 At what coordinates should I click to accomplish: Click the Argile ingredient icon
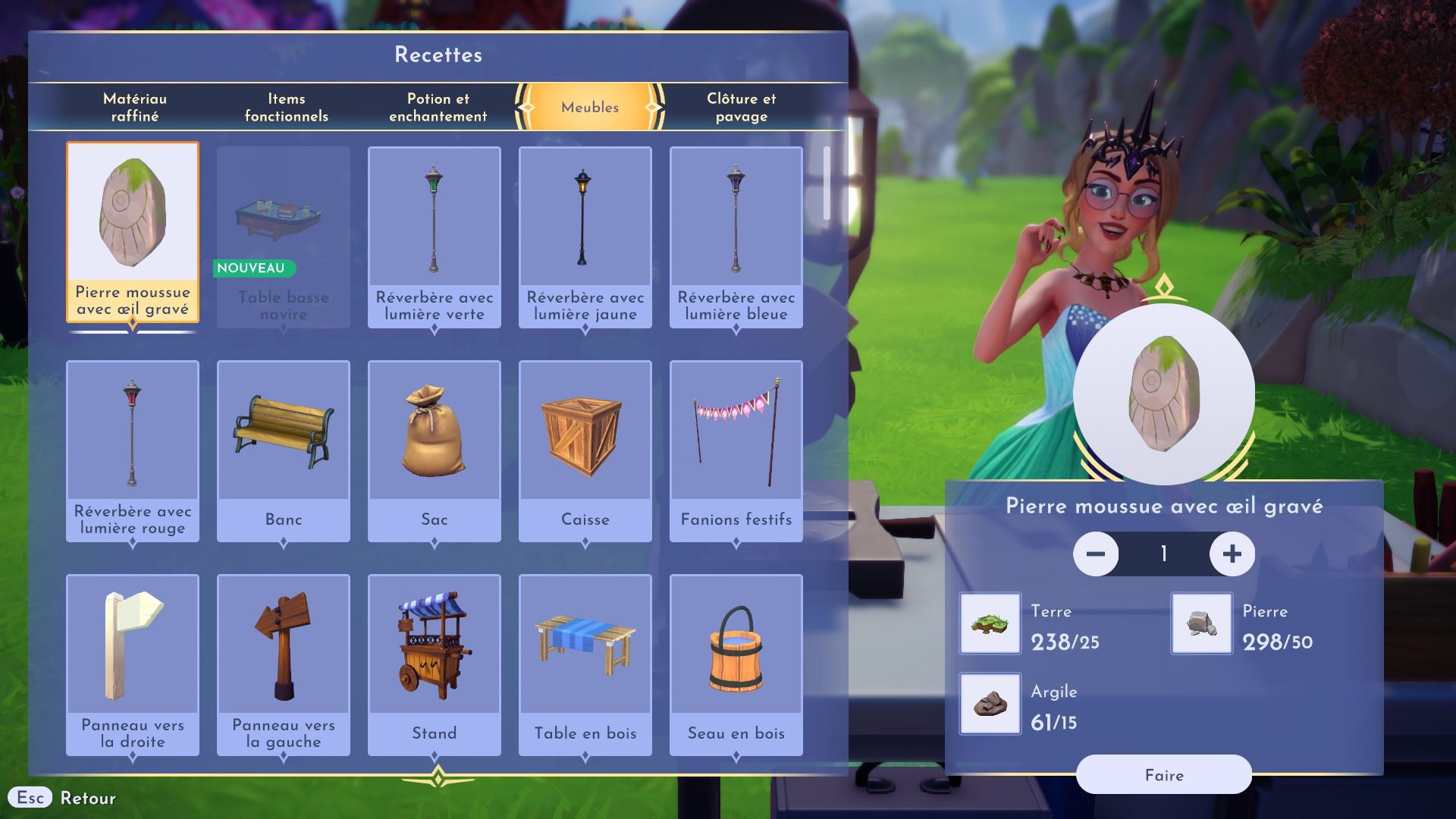(990, 704)
